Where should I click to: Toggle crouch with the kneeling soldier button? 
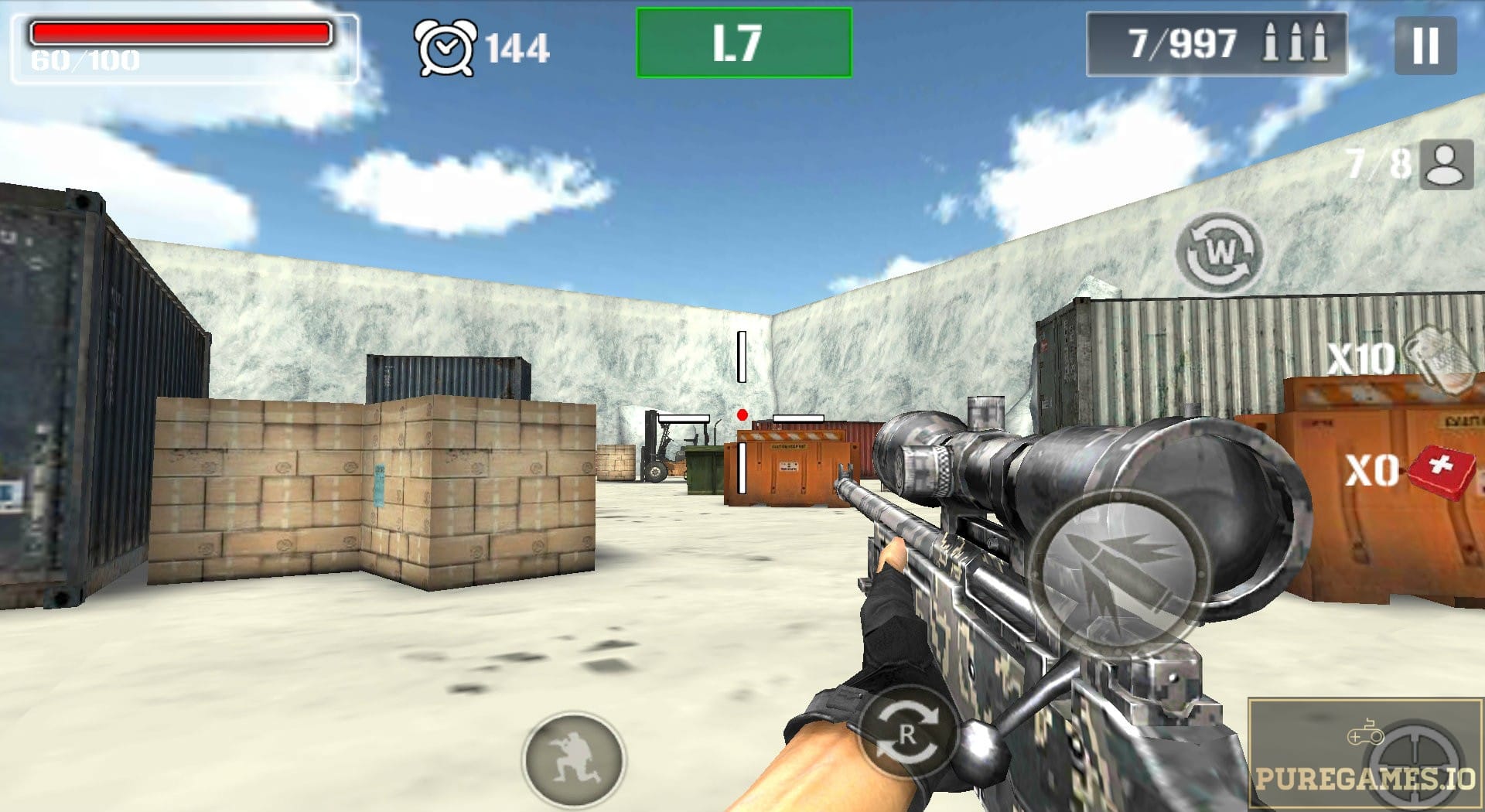[573, 760]
